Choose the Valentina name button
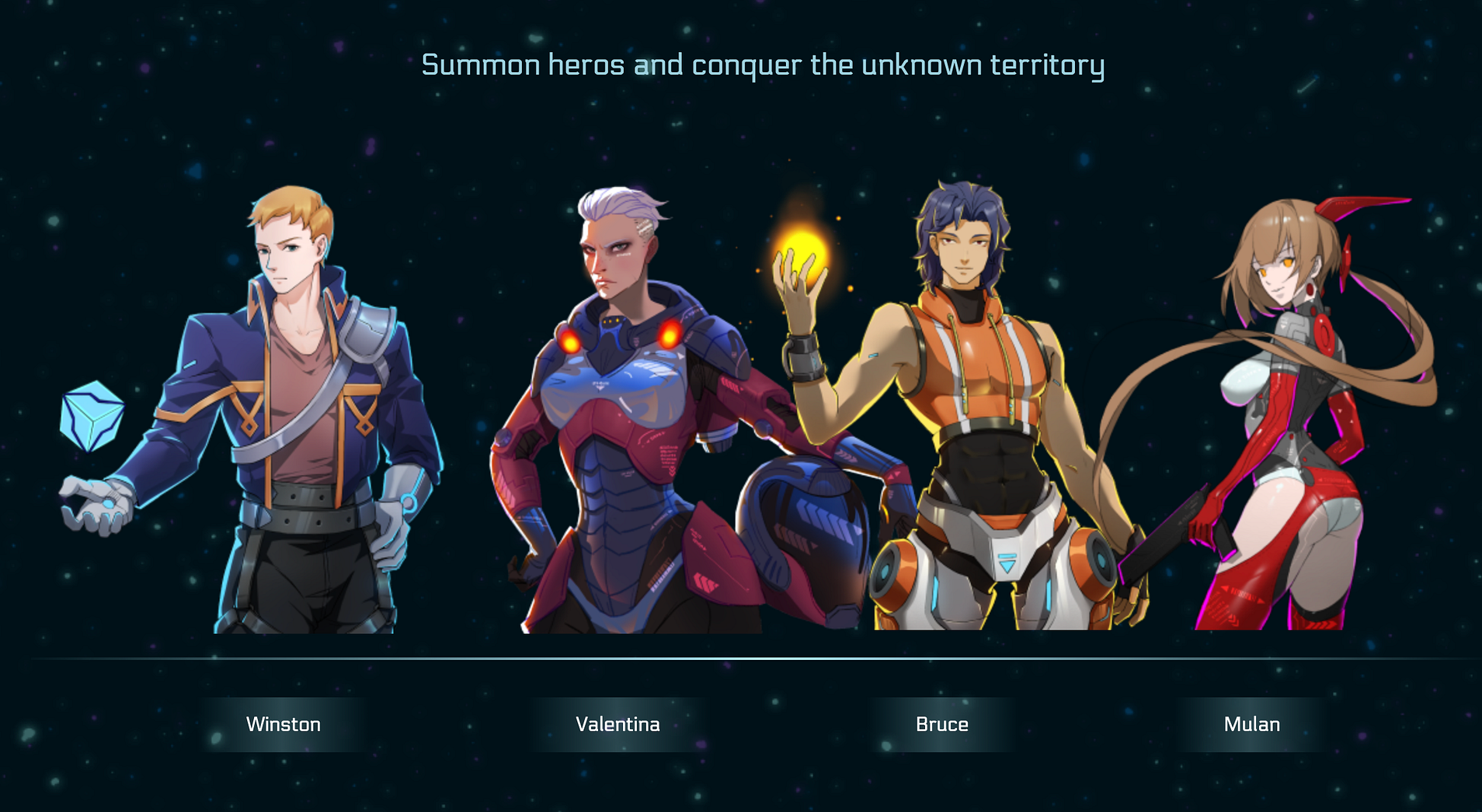 [617, 724]
